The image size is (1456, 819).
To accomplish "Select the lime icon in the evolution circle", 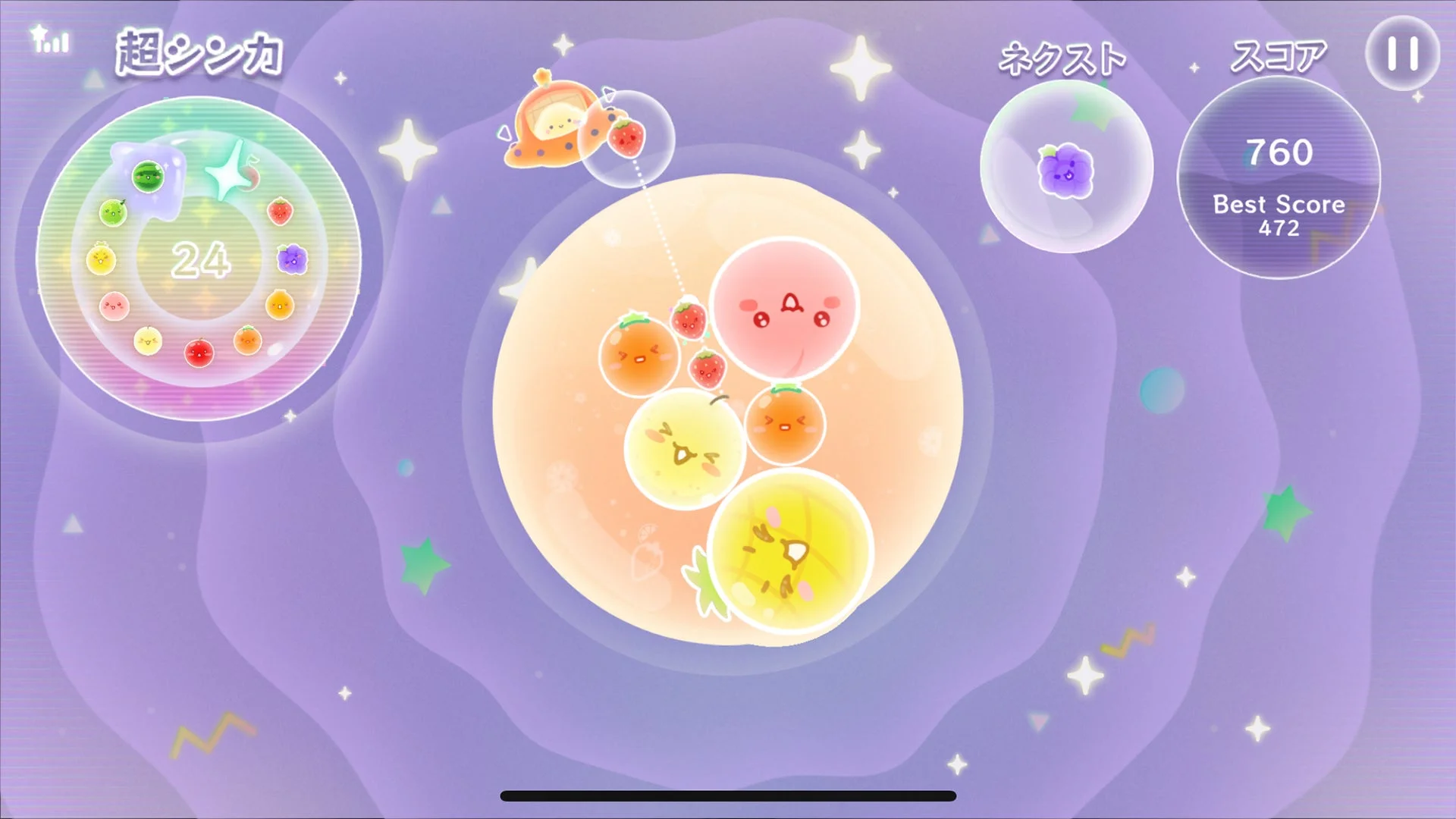I will (x=114, y=213).
